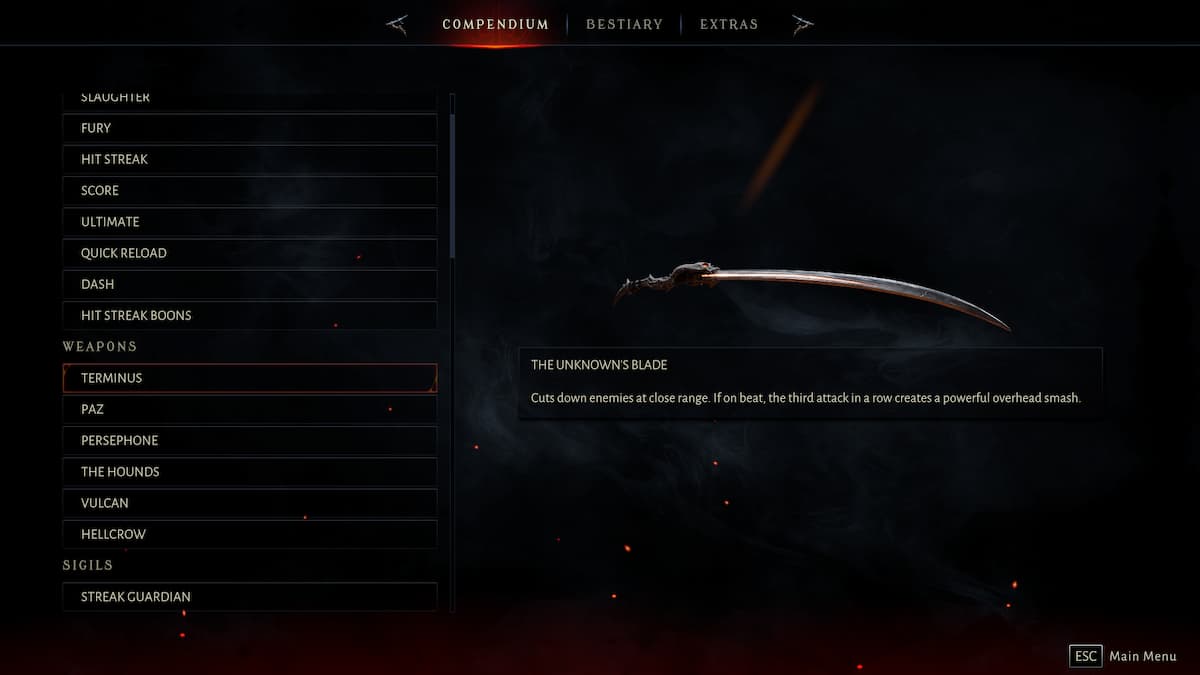Show the Ultimate entry

click(249, 221)
